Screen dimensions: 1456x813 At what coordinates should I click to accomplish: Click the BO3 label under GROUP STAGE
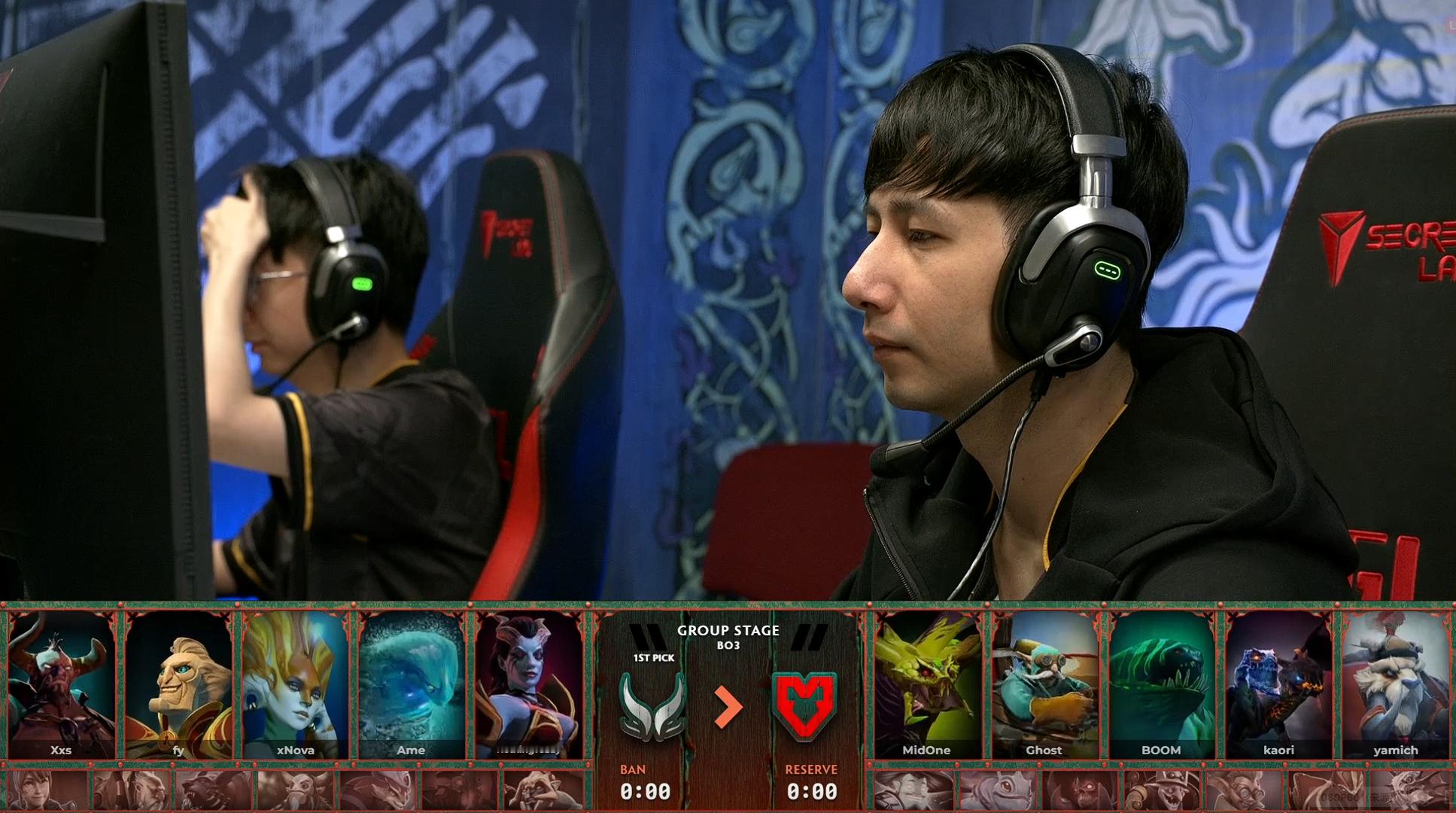click(x=729, y=645)
